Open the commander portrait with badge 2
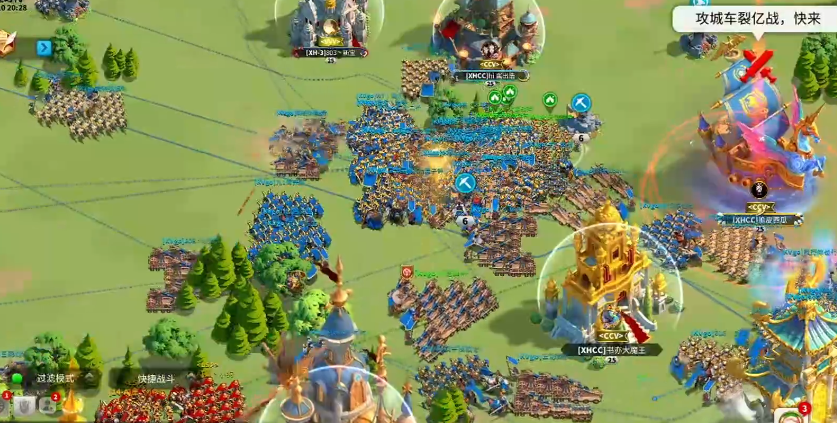This screenshot has width=837, height=423. (x=48, y=404)
